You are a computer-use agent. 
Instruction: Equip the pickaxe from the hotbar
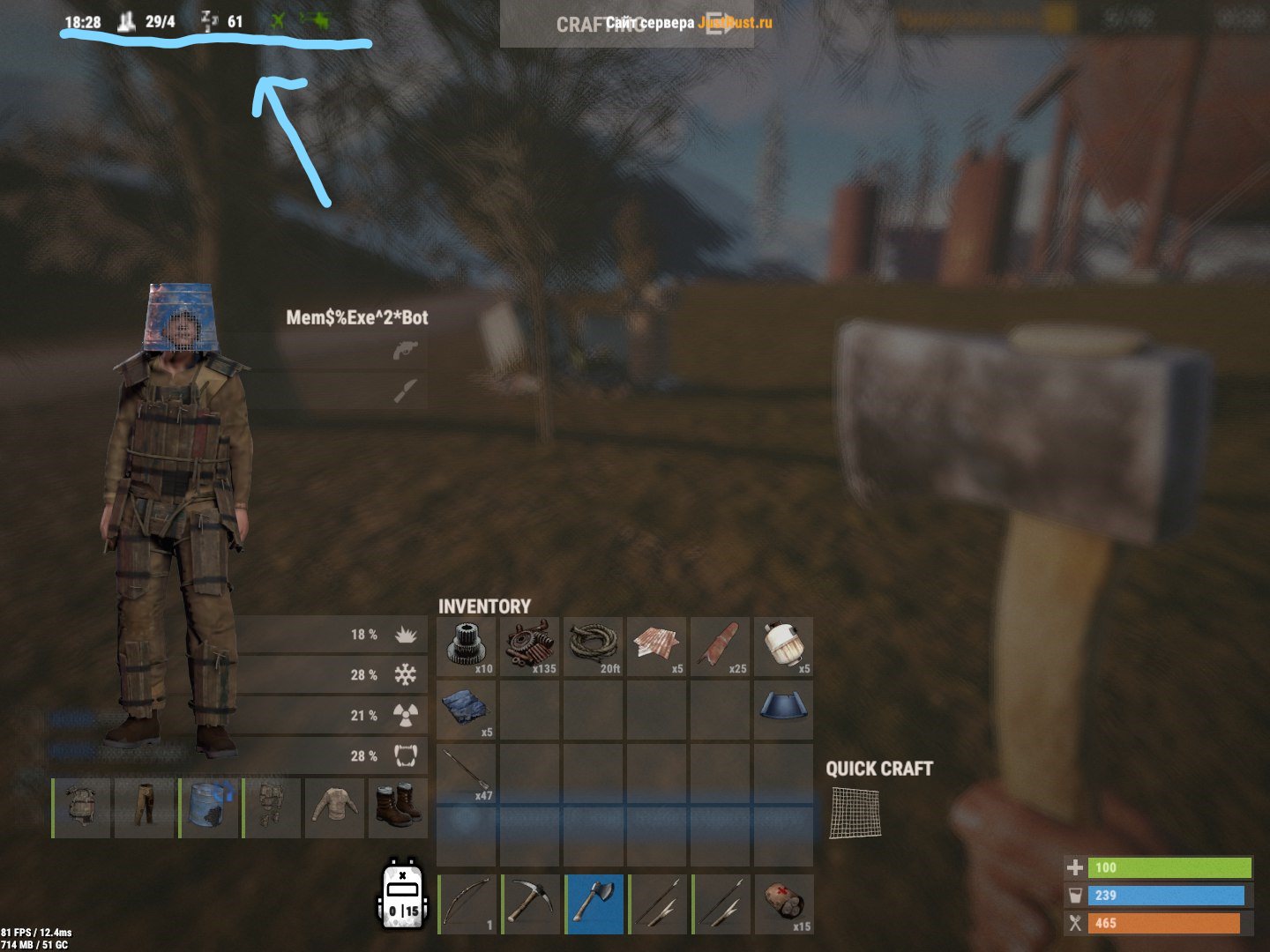pos(531,904)
